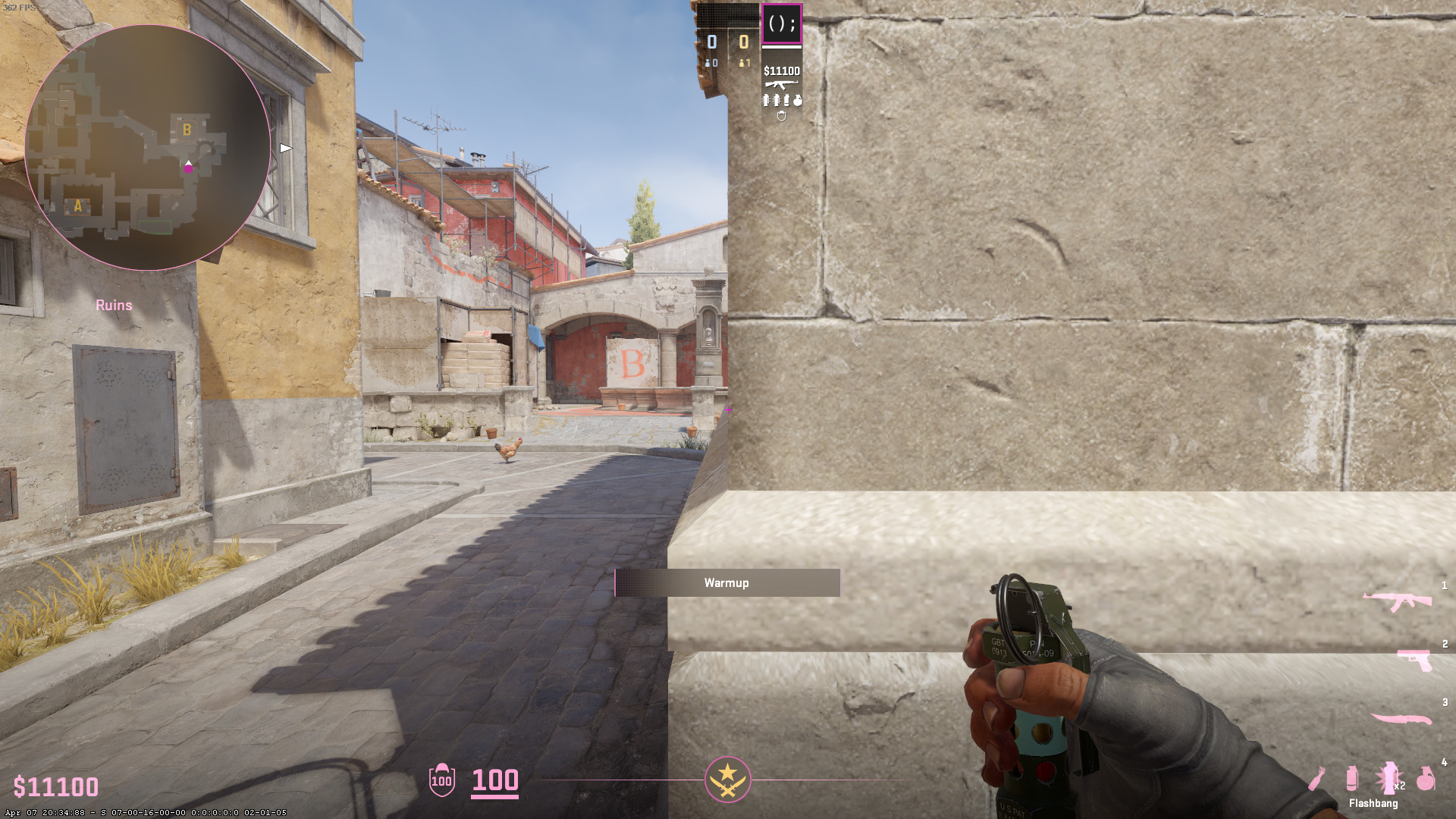Switch to the pistol in slot 2
This screenshot has width=1456, height=819.
pyautogui.click(x=1415, y=659)
